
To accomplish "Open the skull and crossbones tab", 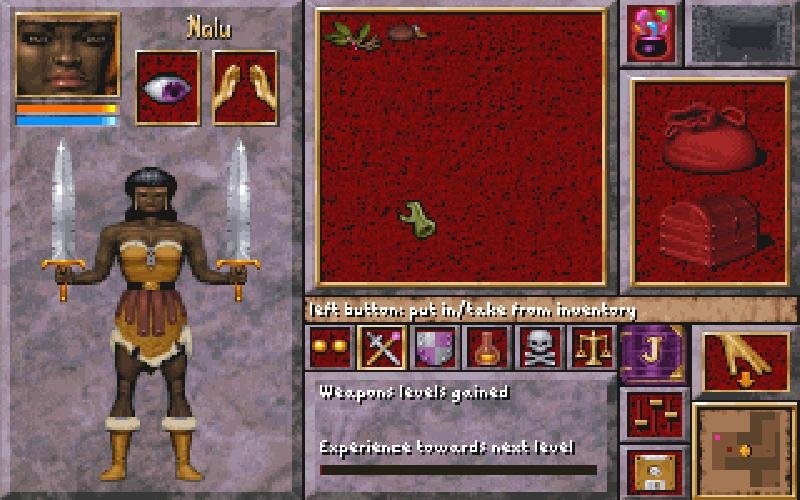I will tap(539, 348).
